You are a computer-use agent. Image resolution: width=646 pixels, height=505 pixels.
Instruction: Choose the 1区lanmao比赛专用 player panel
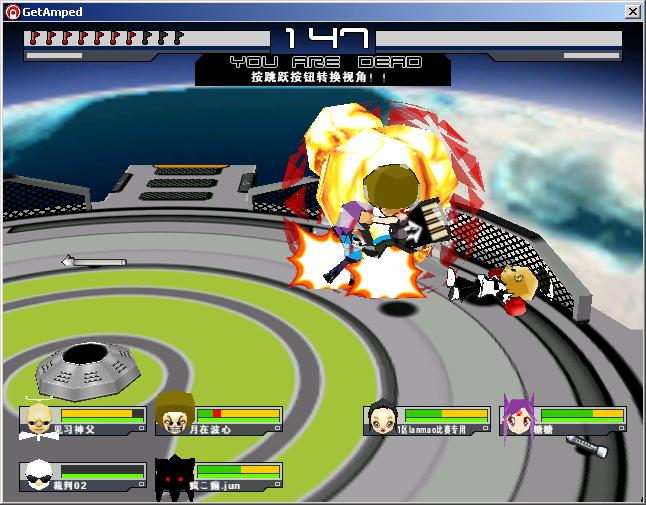(x=427, y=421)
